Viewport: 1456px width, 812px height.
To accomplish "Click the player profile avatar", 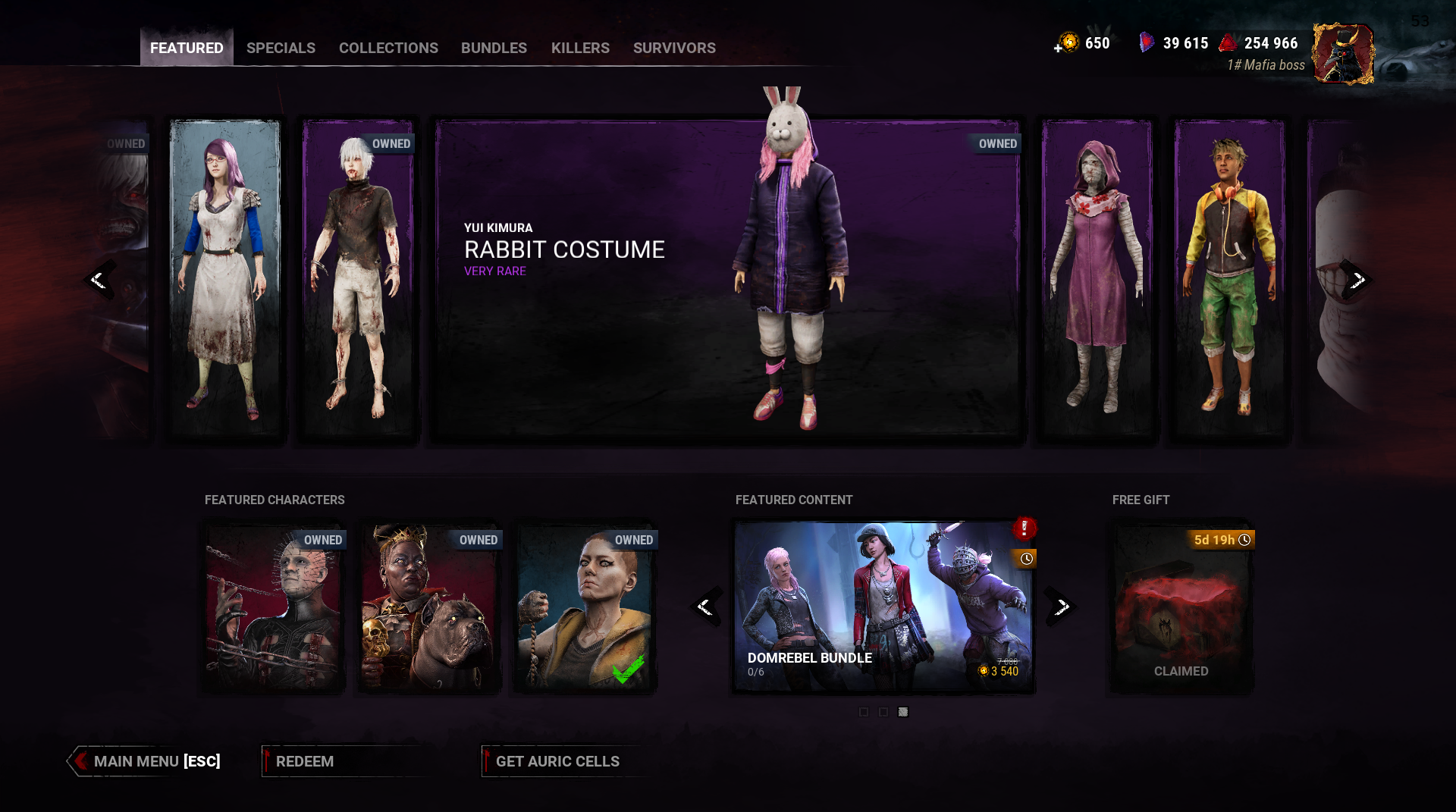I will [x=1343, y=53].
